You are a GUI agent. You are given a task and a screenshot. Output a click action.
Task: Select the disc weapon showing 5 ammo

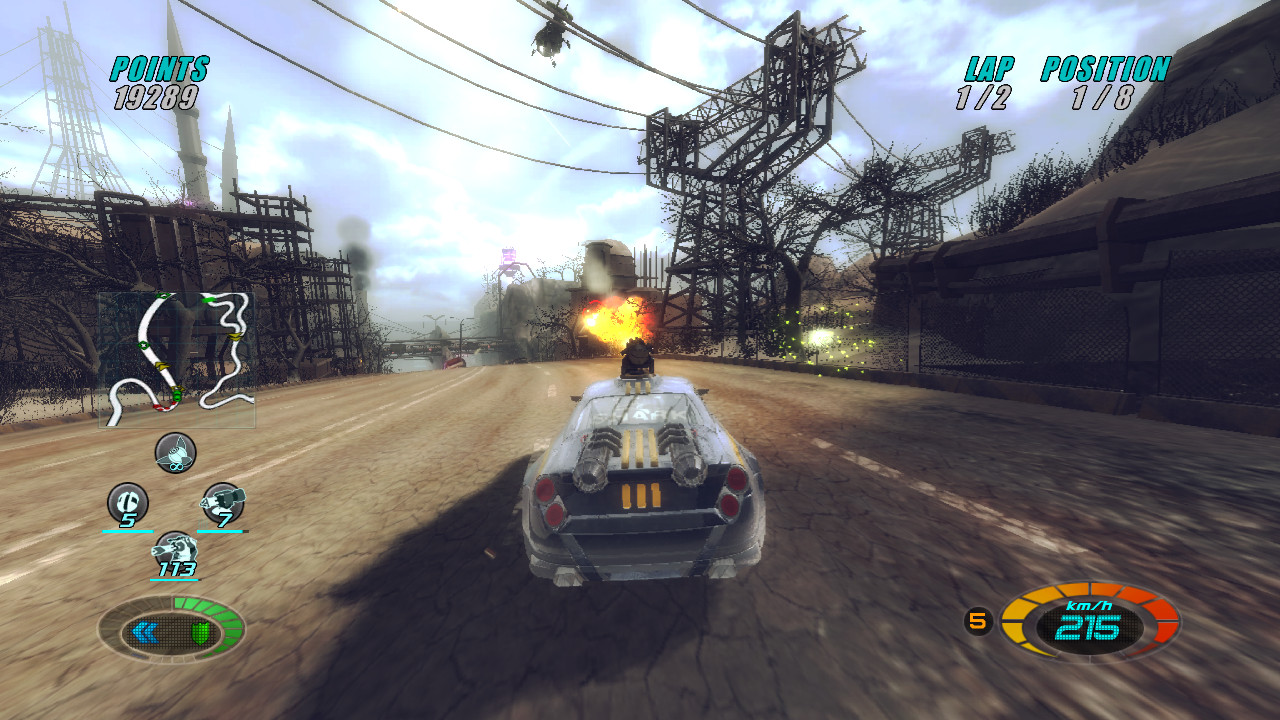pyautogui.click(x=127, y=500)
